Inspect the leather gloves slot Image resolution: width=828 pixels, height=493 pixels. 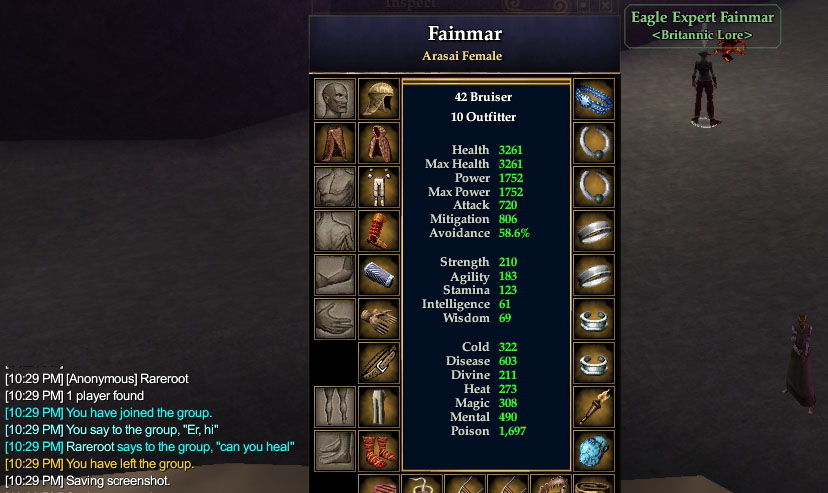(x=379, y=319)
